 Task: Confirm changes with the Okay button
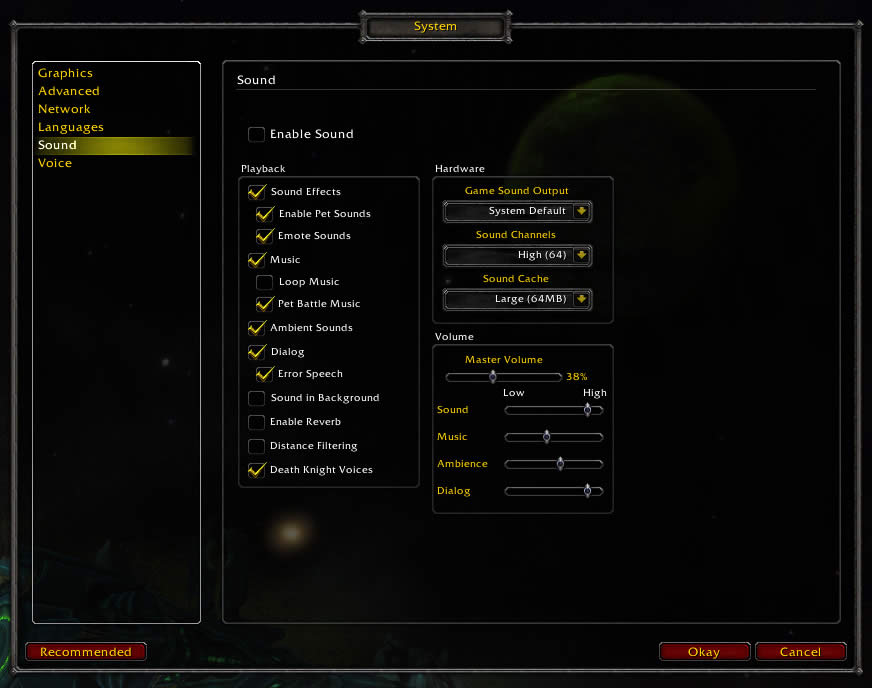coord(704,652)
